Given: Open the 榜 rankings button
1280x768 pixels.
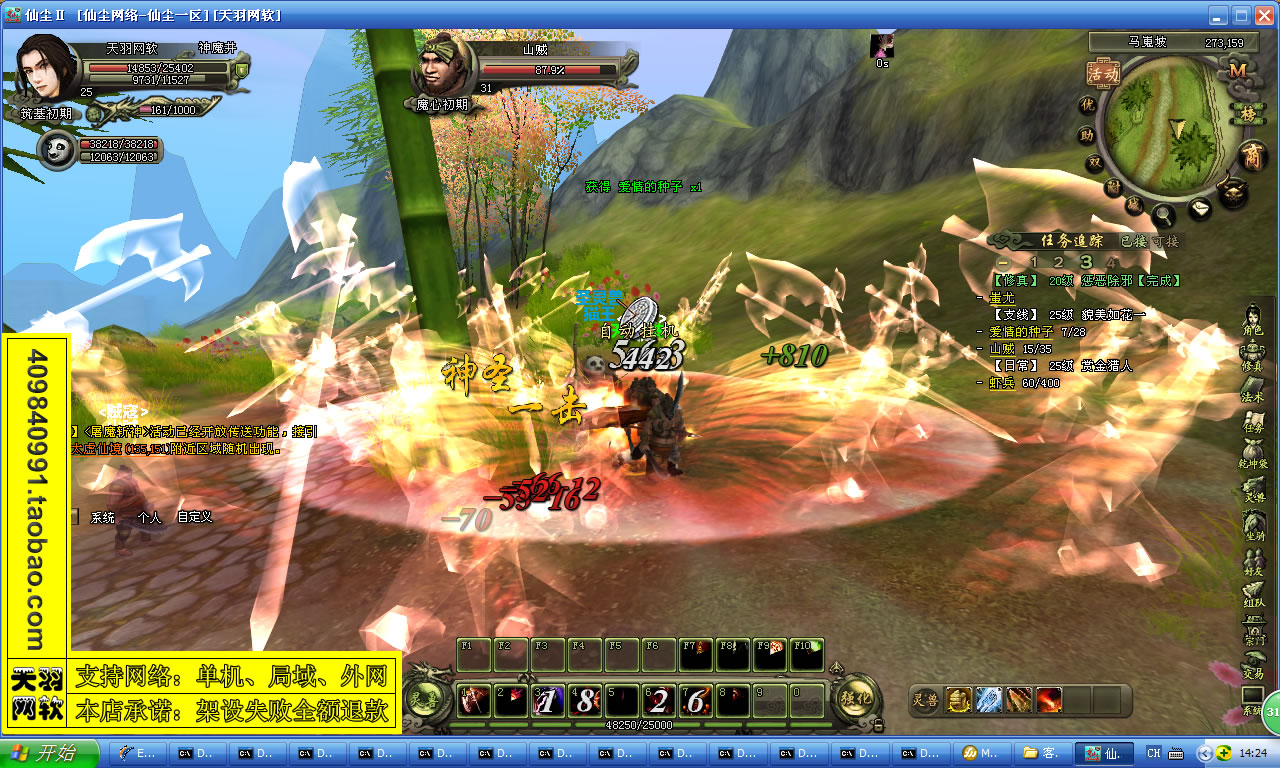Looking at the screenshot, I should coord(1247,114).
